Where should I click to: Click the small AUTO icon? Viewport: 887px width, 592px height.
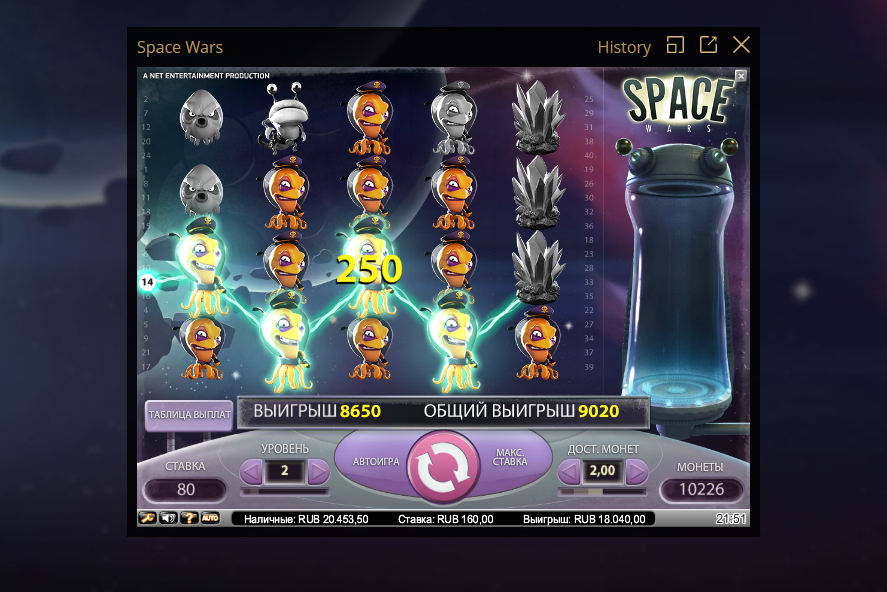pyautogui.click(x=210, y=518)
